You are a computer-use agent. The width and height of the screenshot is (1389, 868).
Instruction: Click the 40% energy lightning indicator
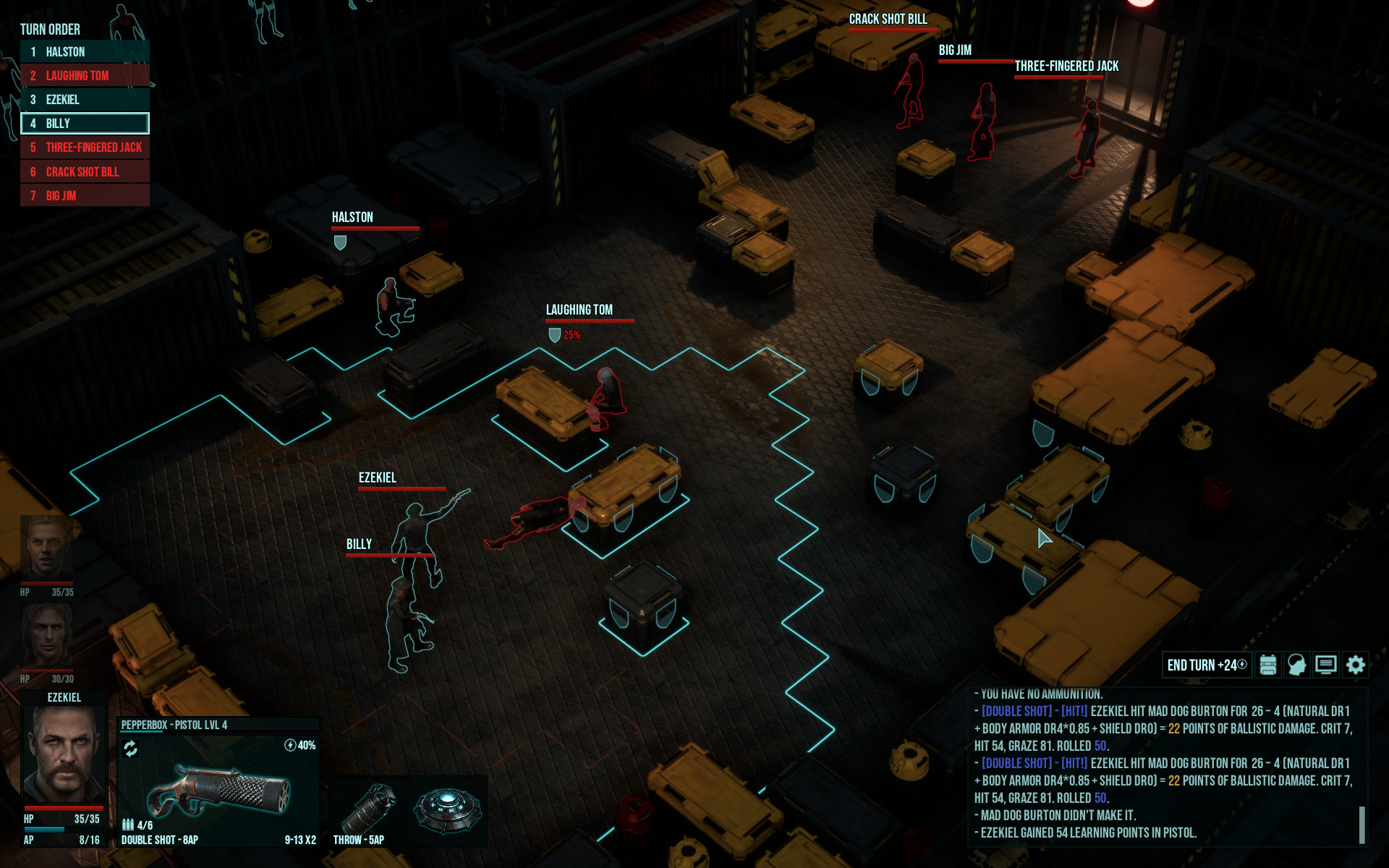click(298, 745)
